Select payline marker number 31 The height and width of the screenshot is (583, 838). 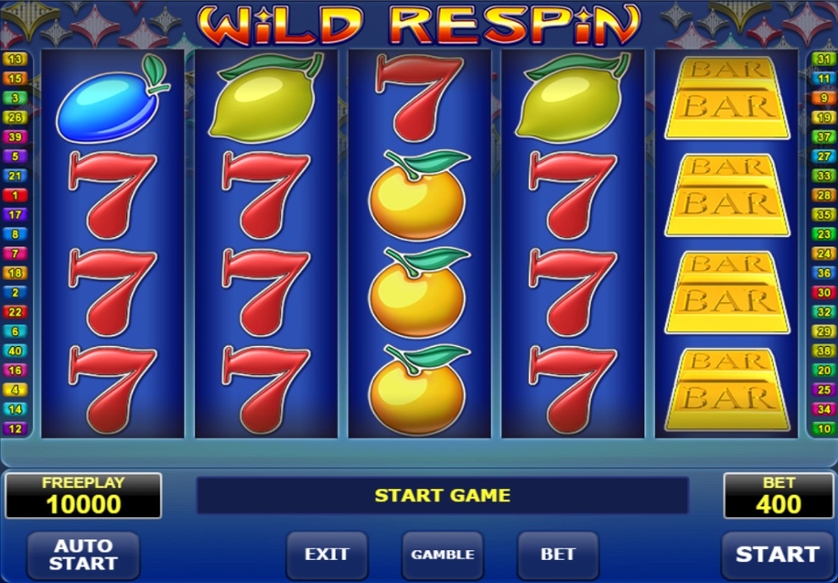pos(824,60)
